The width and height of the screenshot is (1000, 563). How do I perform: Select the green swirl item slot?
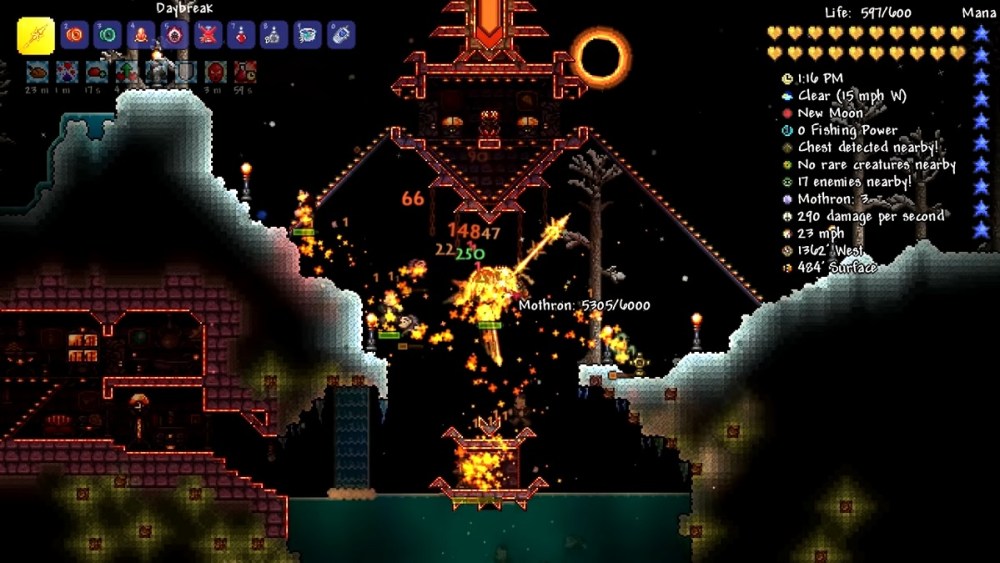pos(109,36)
